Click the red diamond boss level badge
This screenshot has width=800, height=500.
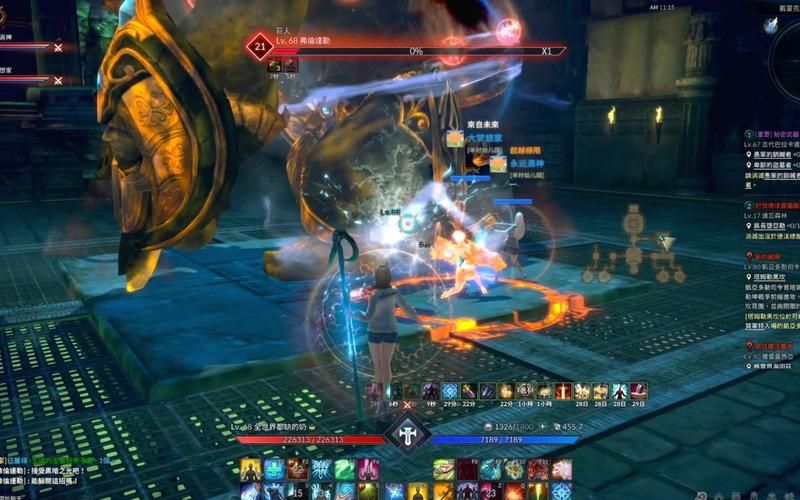(x=261, y=46)
